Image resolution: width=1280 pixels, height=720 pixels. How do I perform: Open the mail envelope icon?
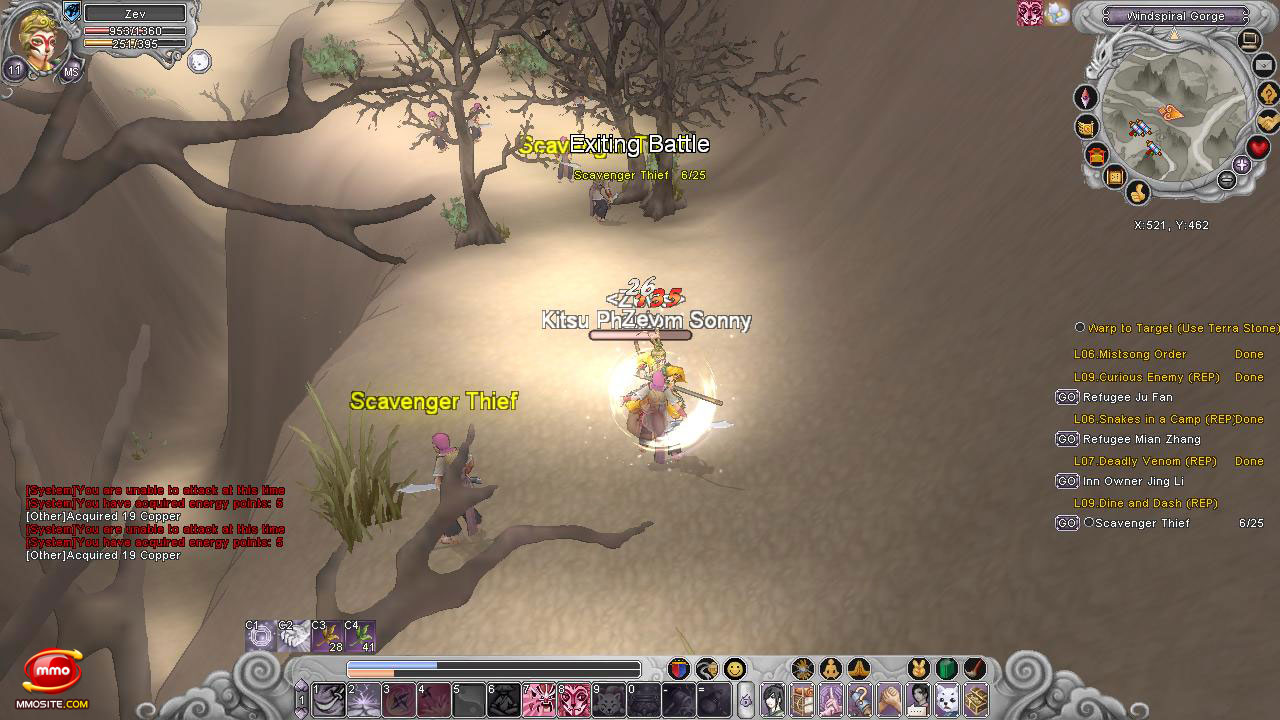tap(1262, 66)
